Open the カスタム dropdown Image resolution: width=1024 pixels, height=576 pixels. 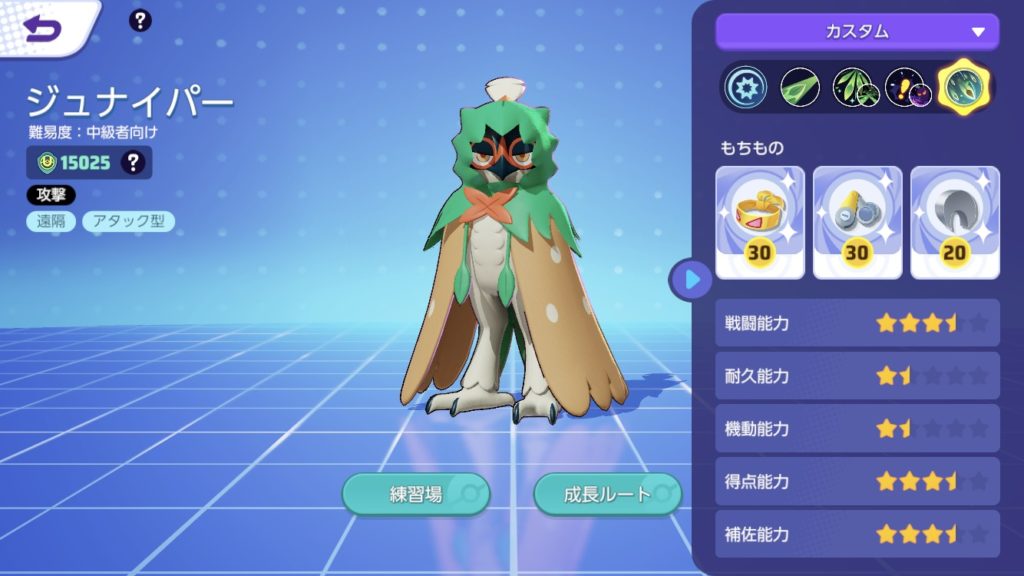click(x=857, y=31)
